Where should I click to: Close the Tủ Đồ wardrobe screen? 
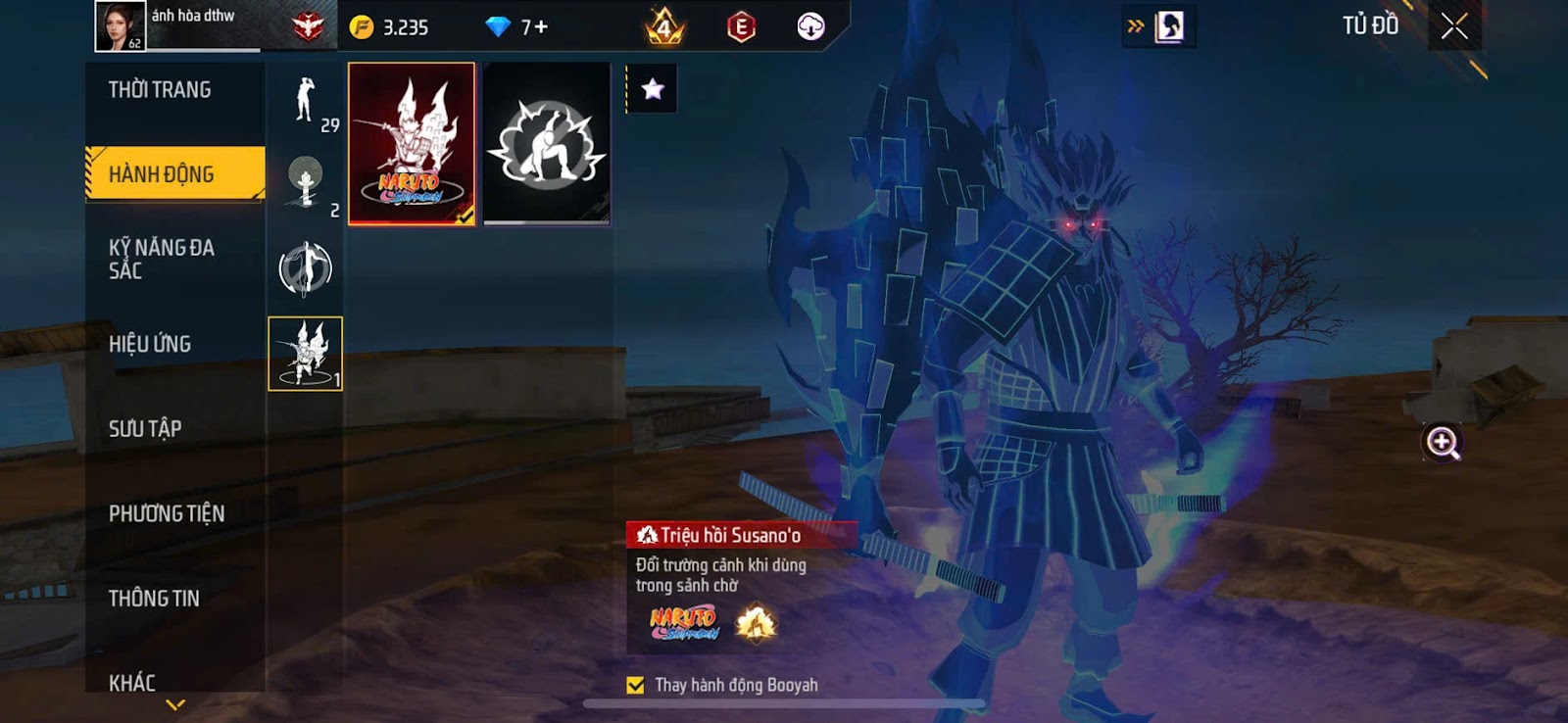pos(1454,26)
